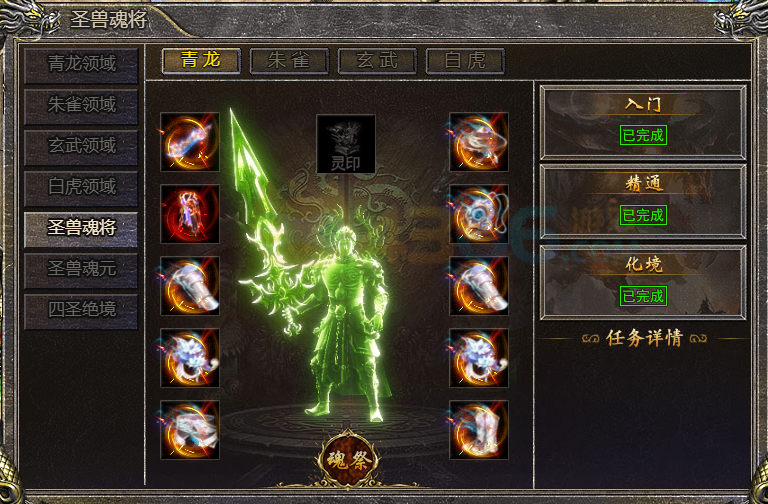Image resolution: width=768 pixels, height=504 pixels.
Task: View the 化境 task panel
Action: coord(643,282)
